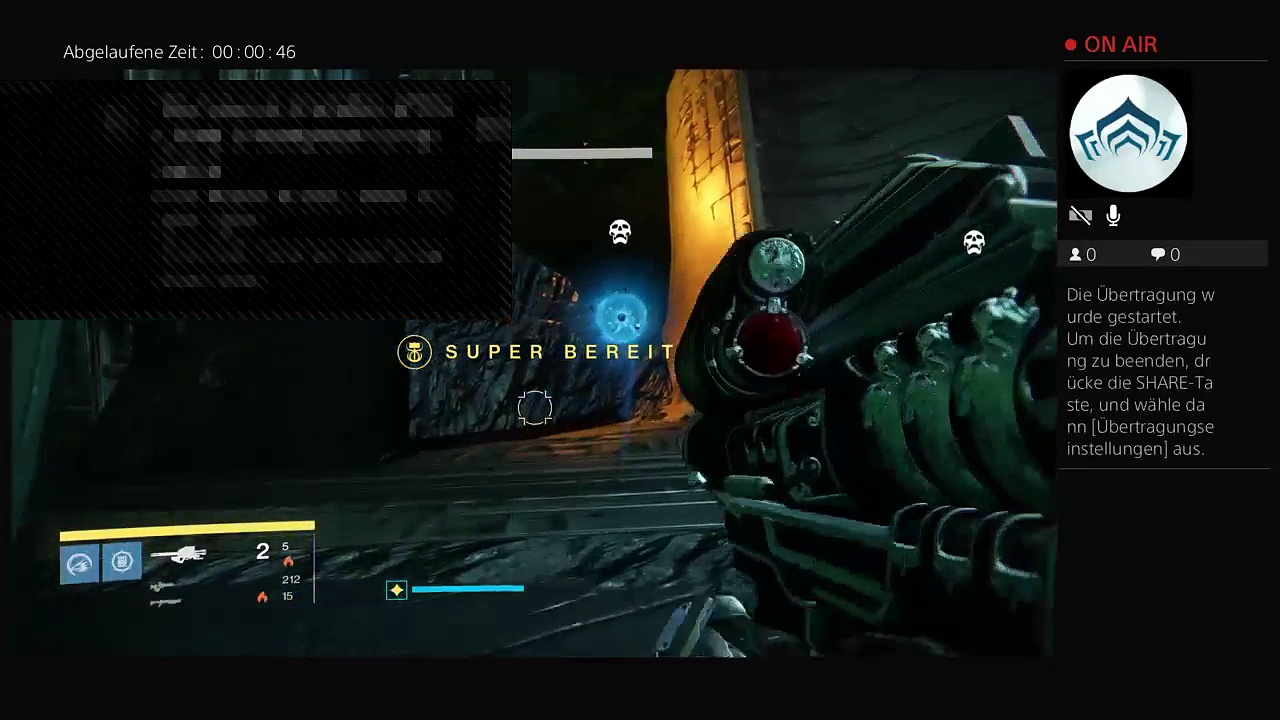Toggle the broadcast microphone icon

pos(1113,216)
